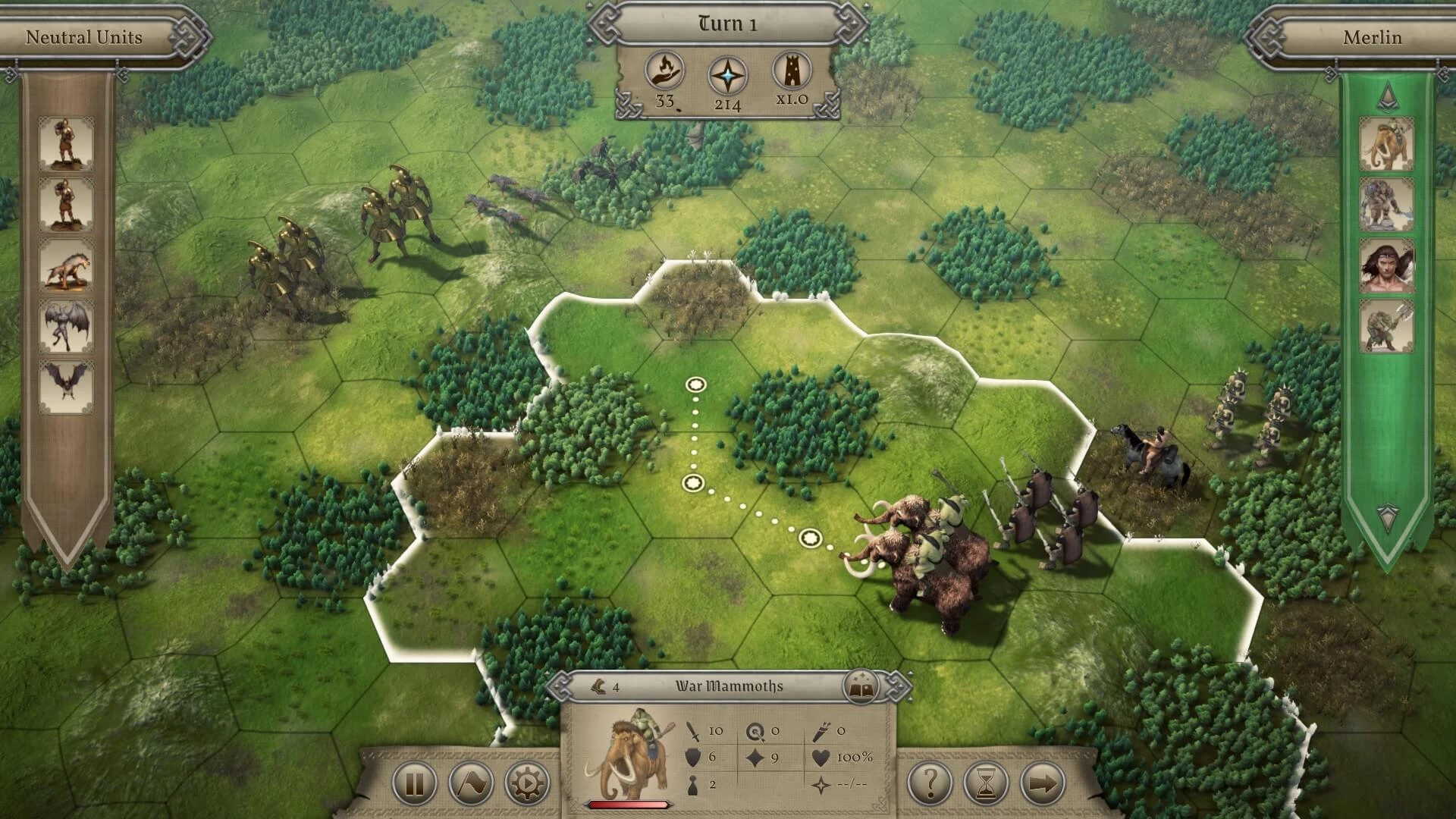Select the War Mammoths portrait in Merlin's banner
This screenshot has height=819, width=1456.
click(x=1387, y=144)
